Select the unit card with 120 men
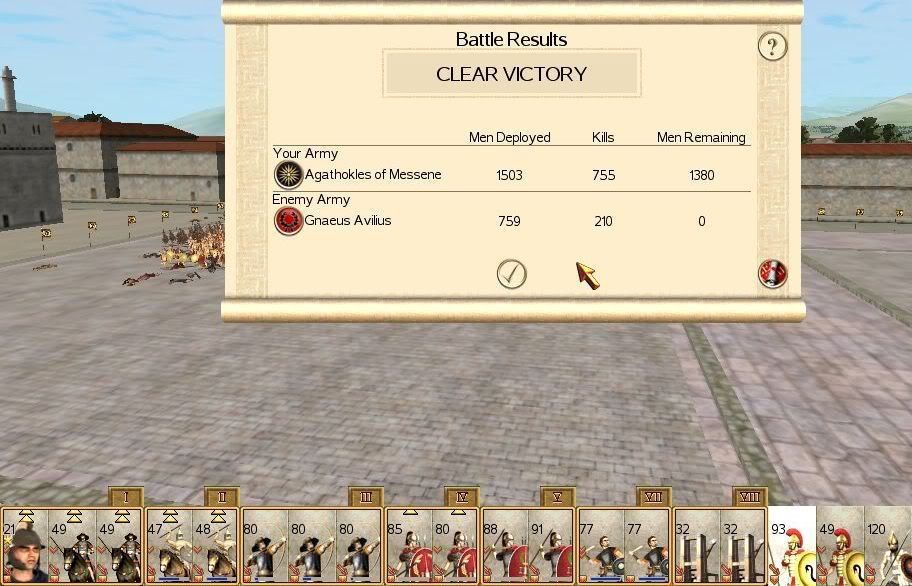Image resolution: width=912 pixels, height=586 pixels. pos(888,547)
